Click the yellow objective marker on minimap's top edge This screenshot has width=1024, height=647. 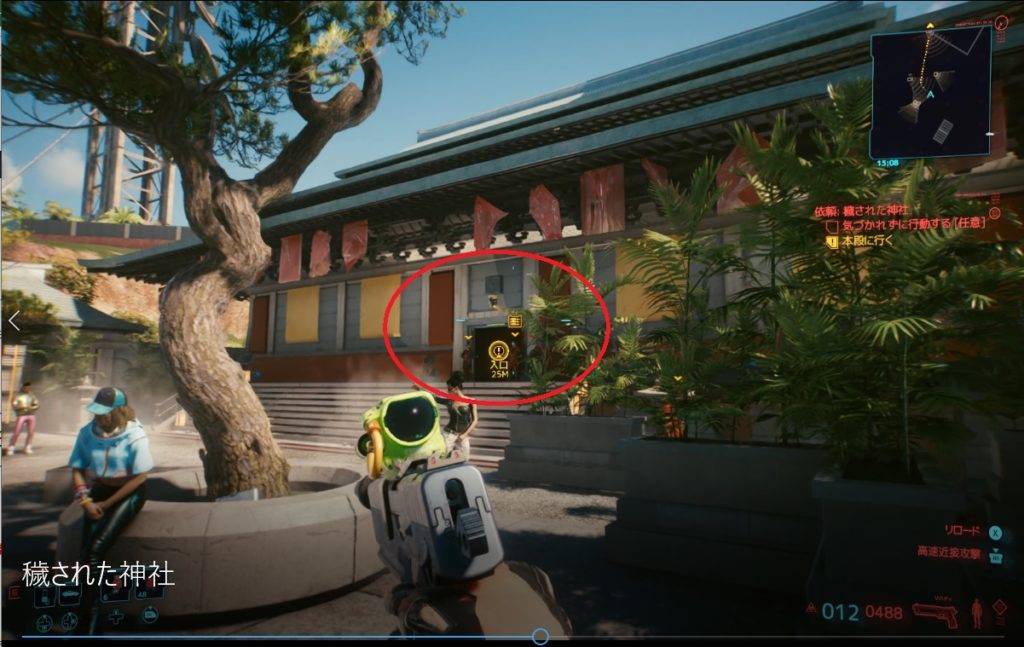coord(930,24)
